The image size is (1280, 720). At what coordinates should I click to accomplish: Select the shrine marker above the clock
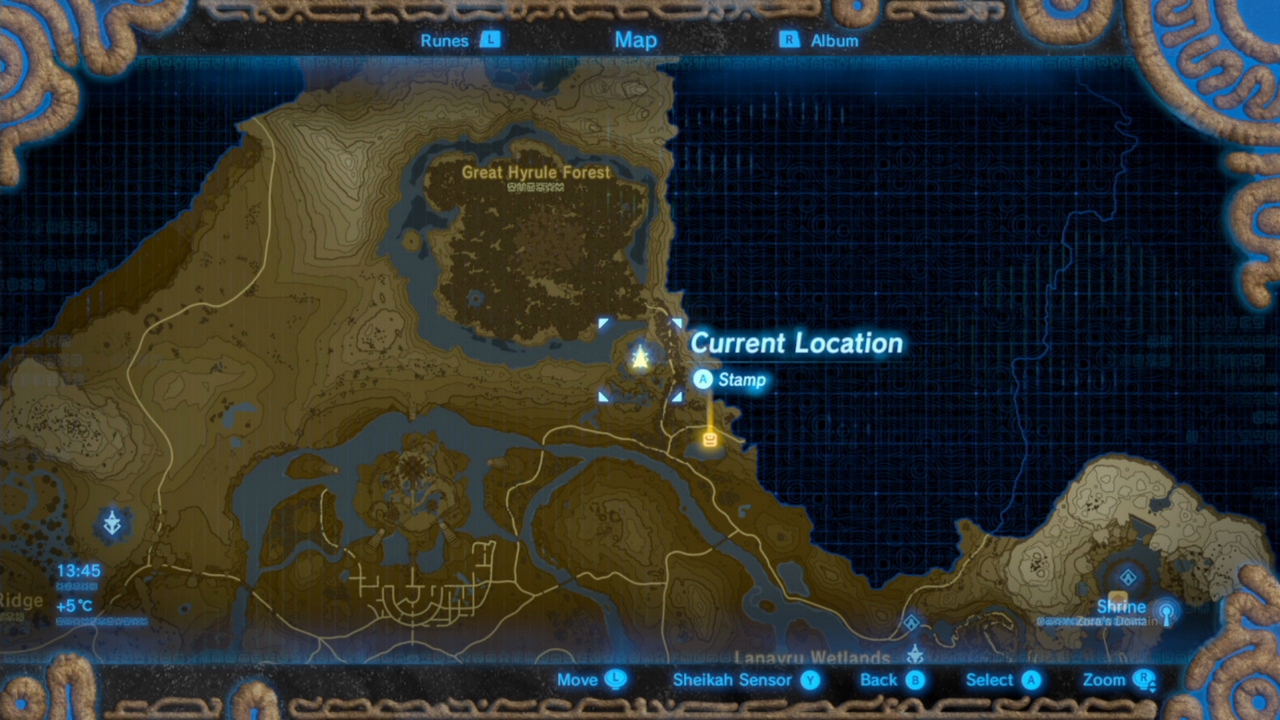(113, 522)
